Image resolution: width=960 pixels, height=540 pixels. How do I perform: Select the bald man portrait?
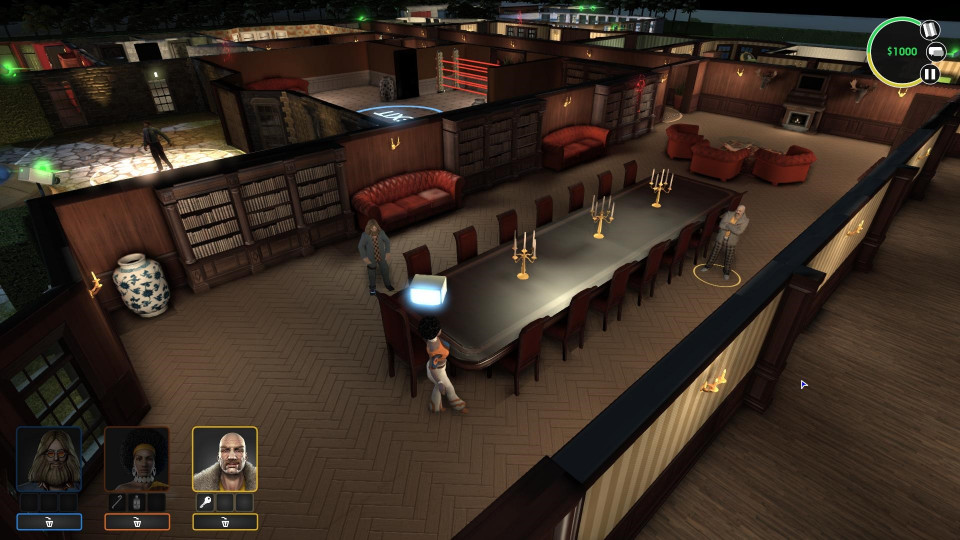click(x=225, y=459)
